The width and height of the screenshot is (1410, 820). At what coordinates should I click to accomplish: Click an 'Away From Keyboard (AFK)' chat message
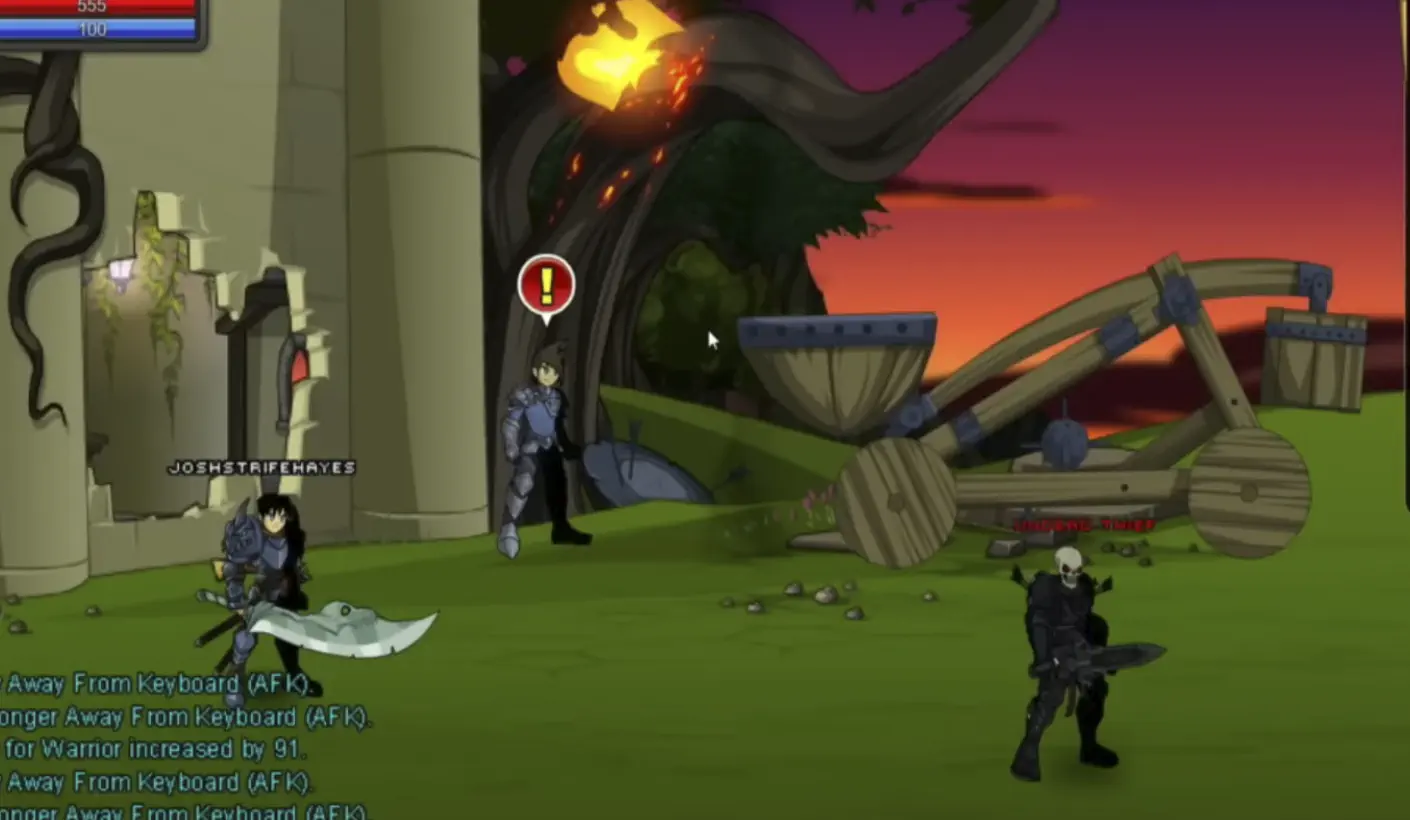(x=150, y=683)
